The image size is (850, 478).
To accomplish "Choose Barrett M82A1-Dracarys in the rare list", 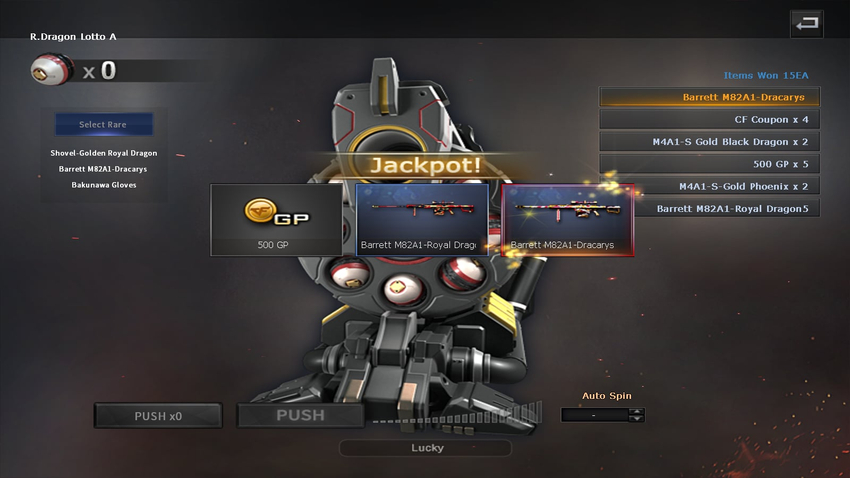I will [x=104, y=169].
